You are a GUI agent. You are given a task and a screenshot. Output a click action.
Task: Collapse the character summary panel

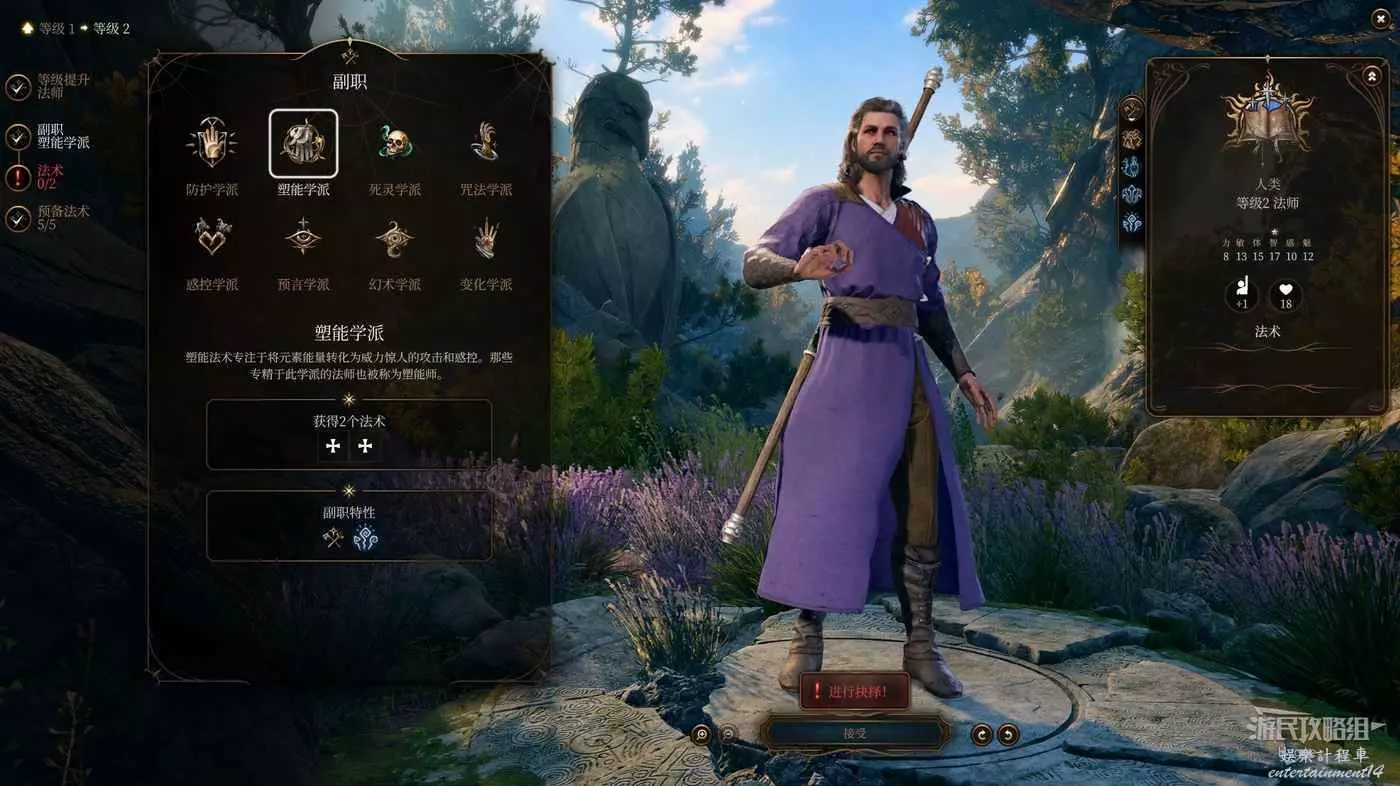click(x=1370, y=76)
